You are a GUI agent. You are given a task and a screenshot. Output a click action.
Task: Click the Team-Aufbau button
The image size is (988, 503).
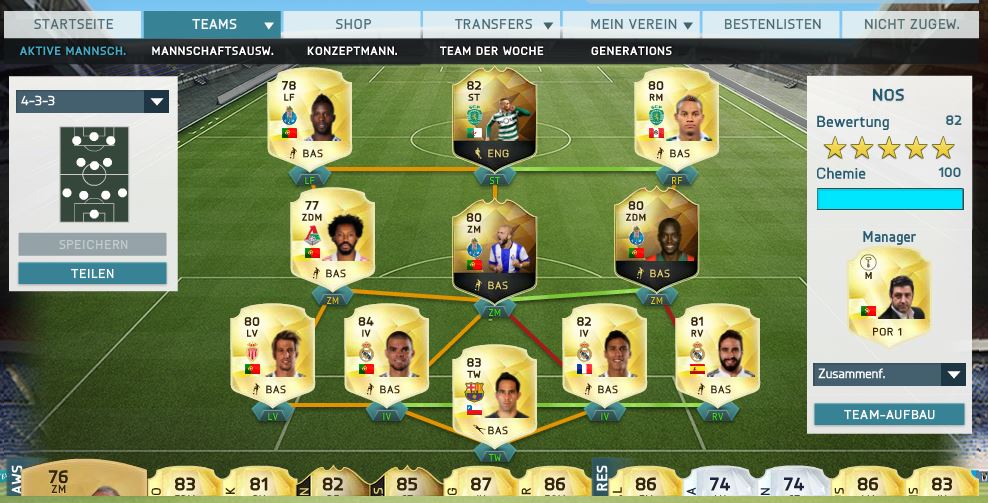point(889,414)
